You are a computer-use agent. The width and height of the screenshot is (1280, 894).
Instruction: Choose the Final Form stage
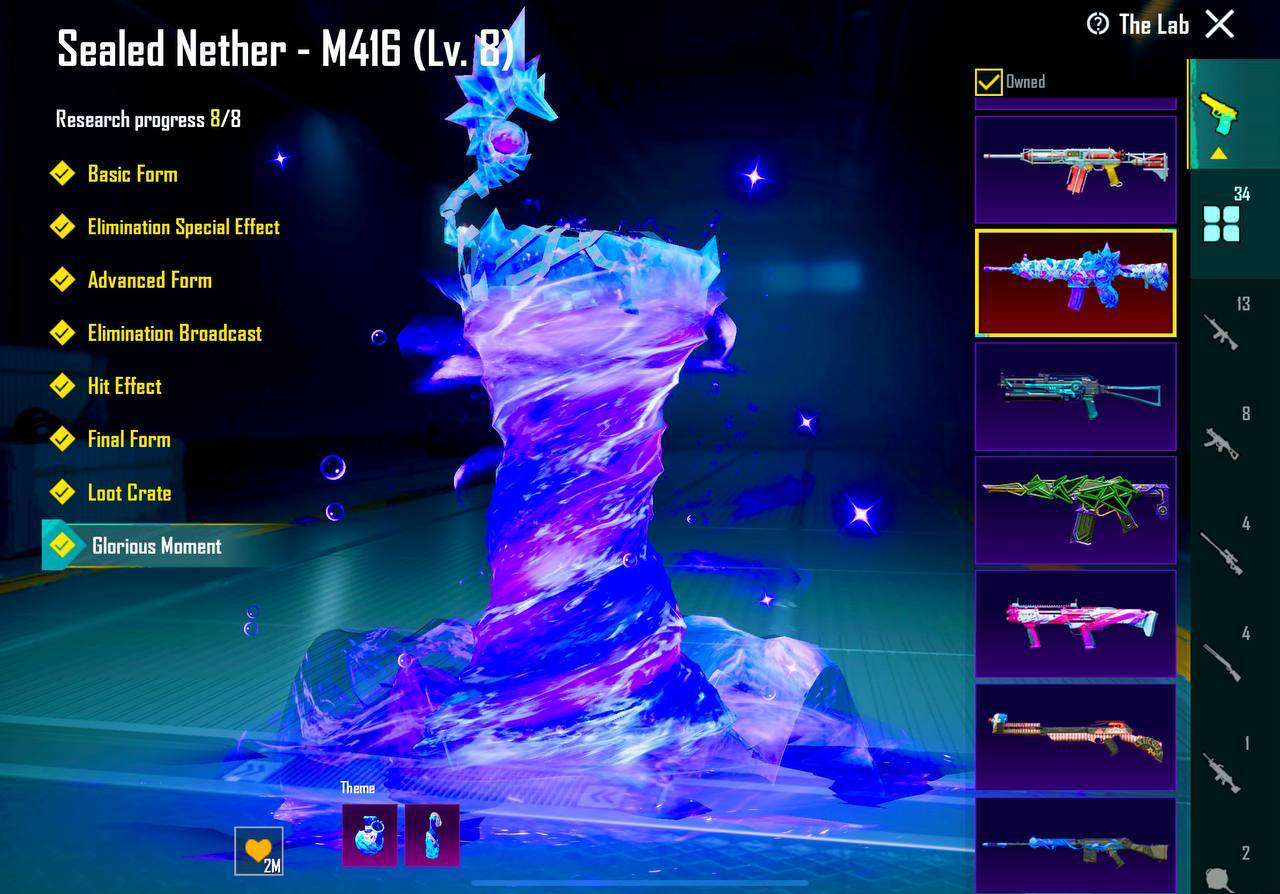click(x=128, y=439)
